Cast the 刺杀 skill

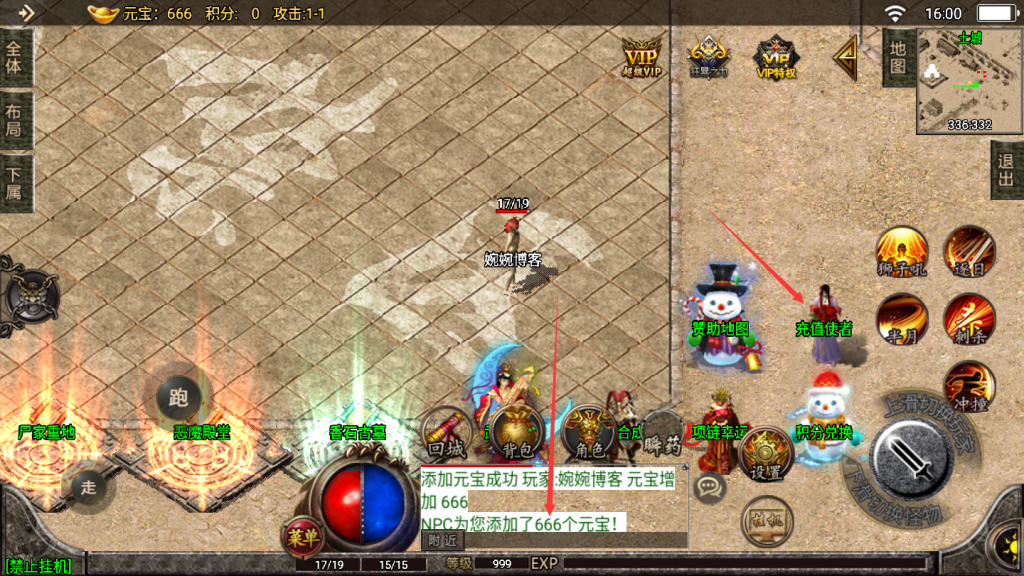pos(968,319)
